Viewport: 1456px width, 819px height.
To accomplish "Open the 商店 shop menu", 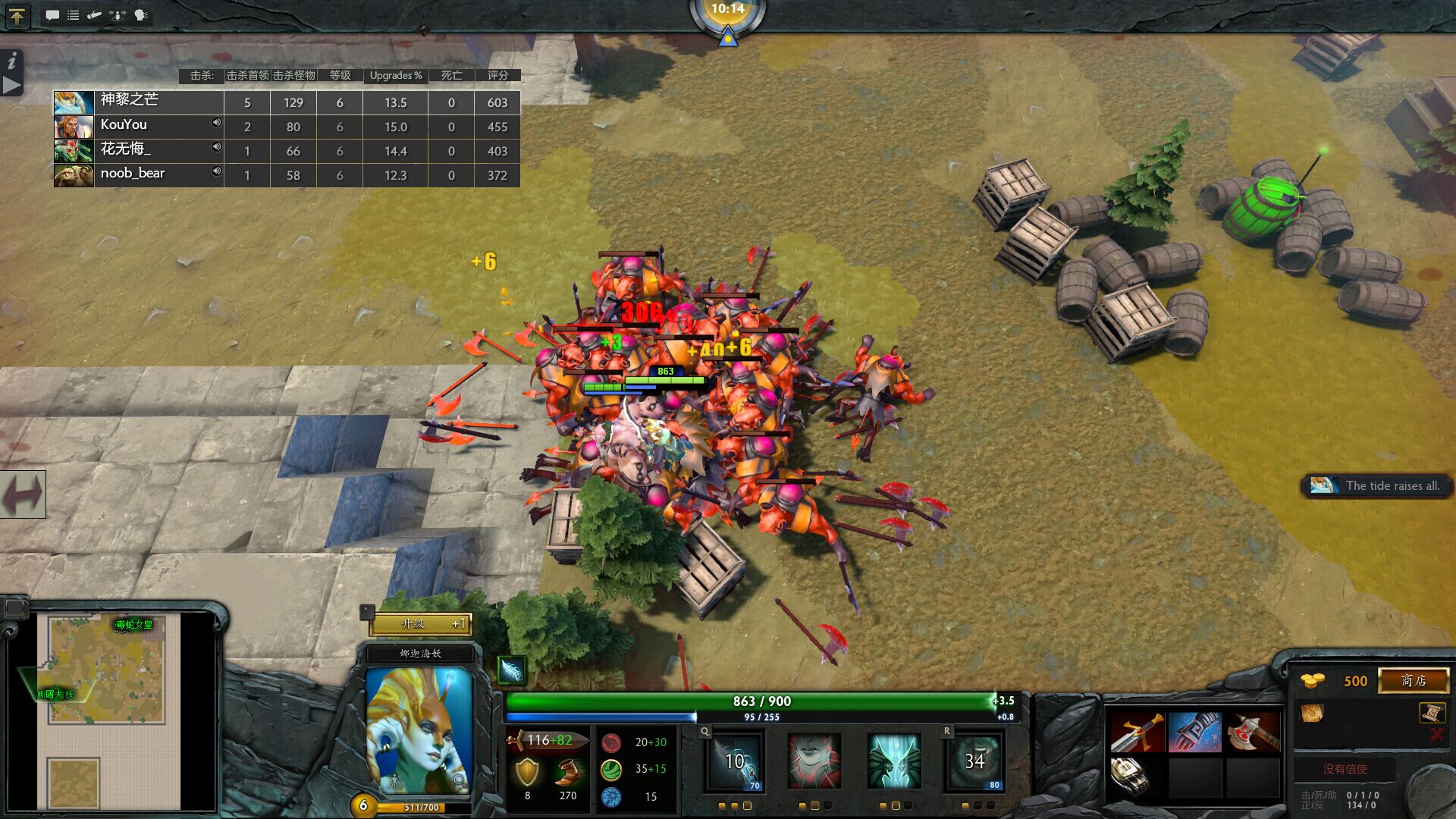I will 1413,680.
